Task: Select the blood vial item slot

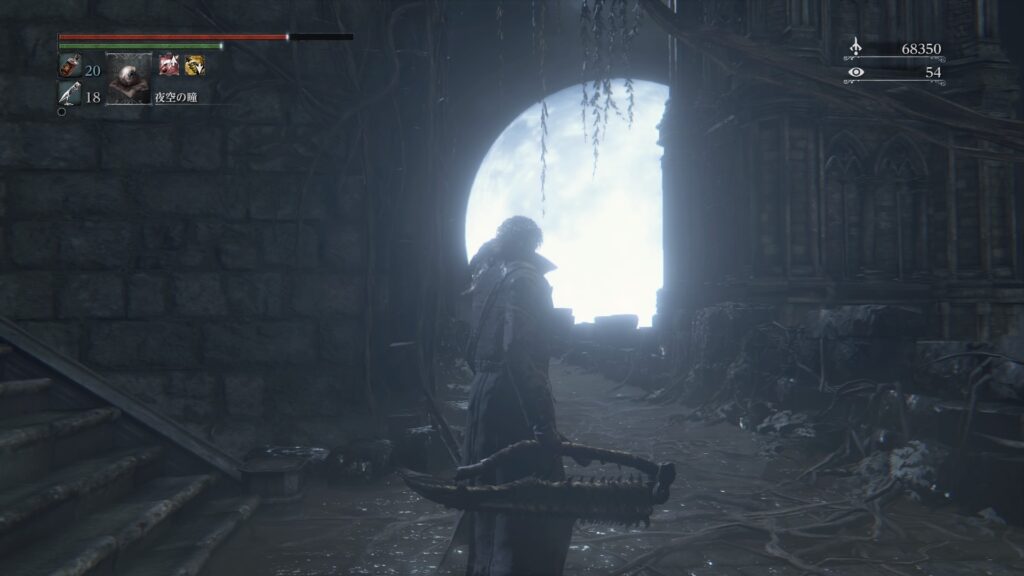Action: (70, 68)
